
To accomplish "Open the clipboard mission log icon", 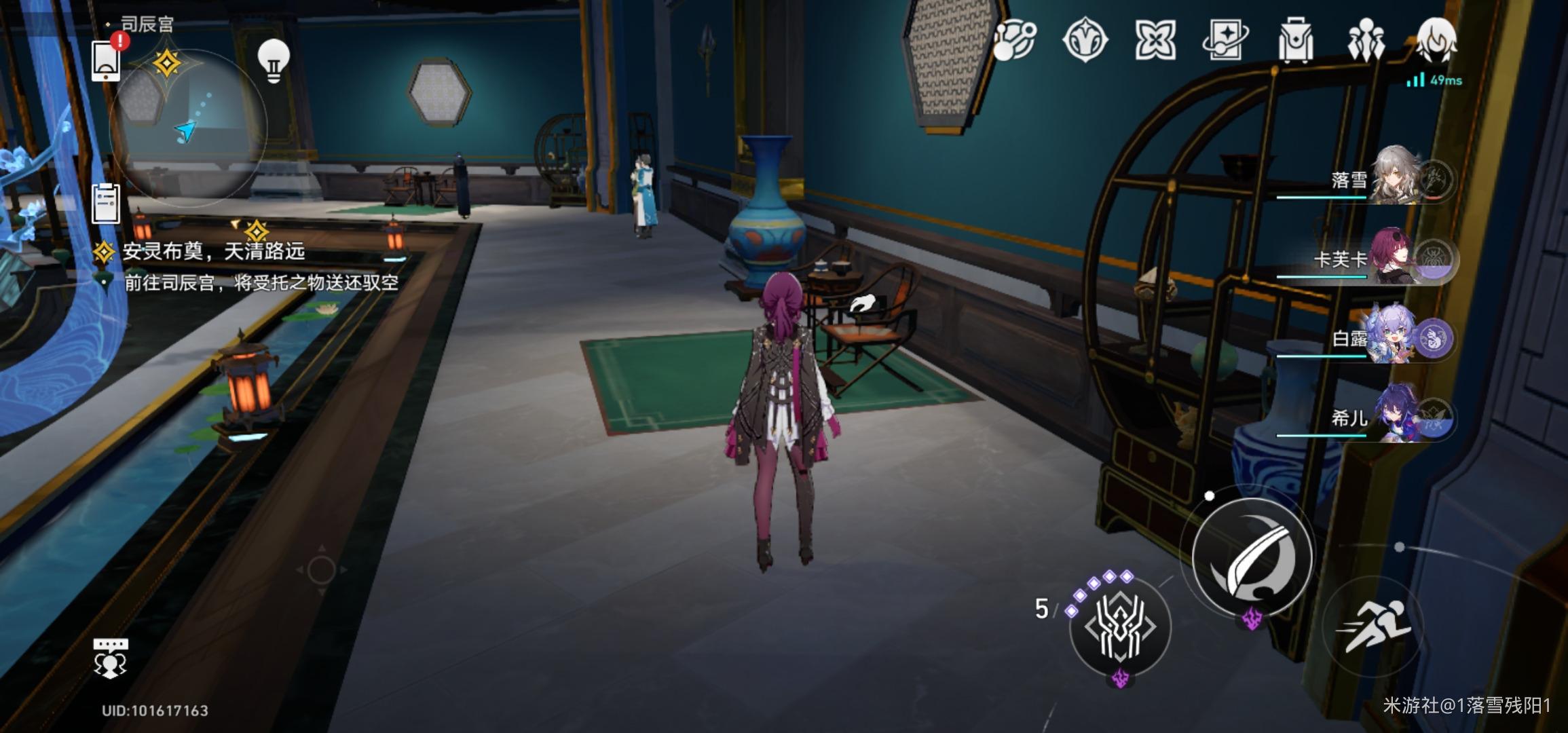I will tap(106, 204).
